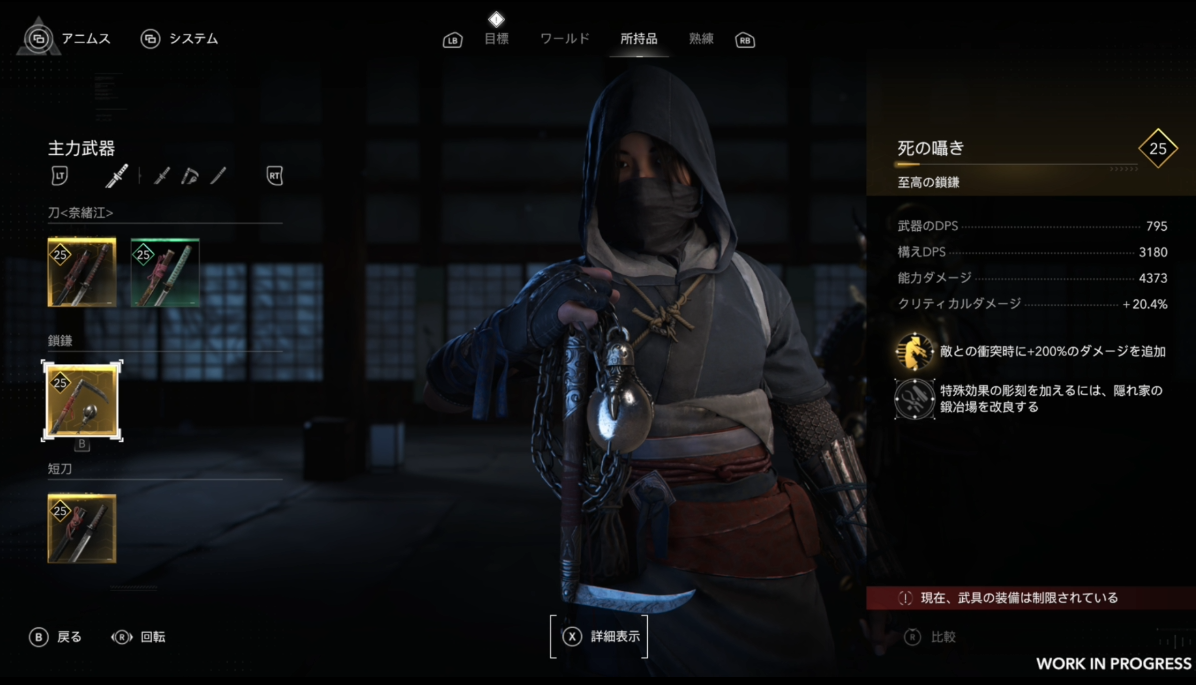
Task: Switch to the thin blade category icon
Action: coord(218,176)
